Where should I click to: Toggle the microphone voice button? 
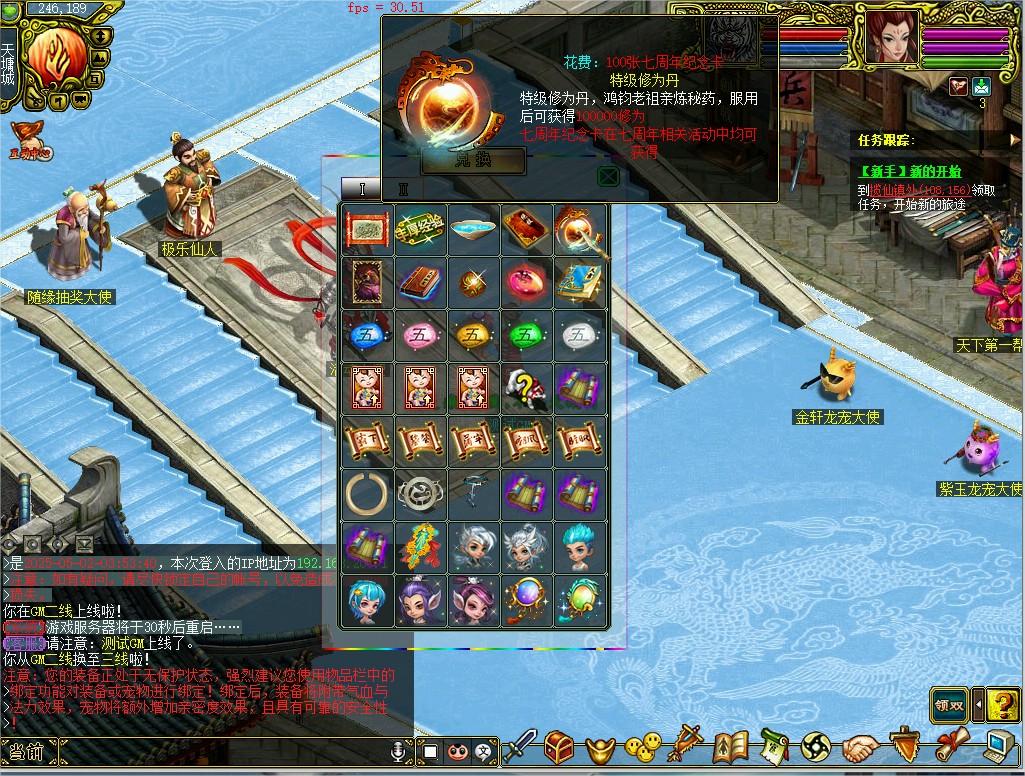click(x=399, y=750)
